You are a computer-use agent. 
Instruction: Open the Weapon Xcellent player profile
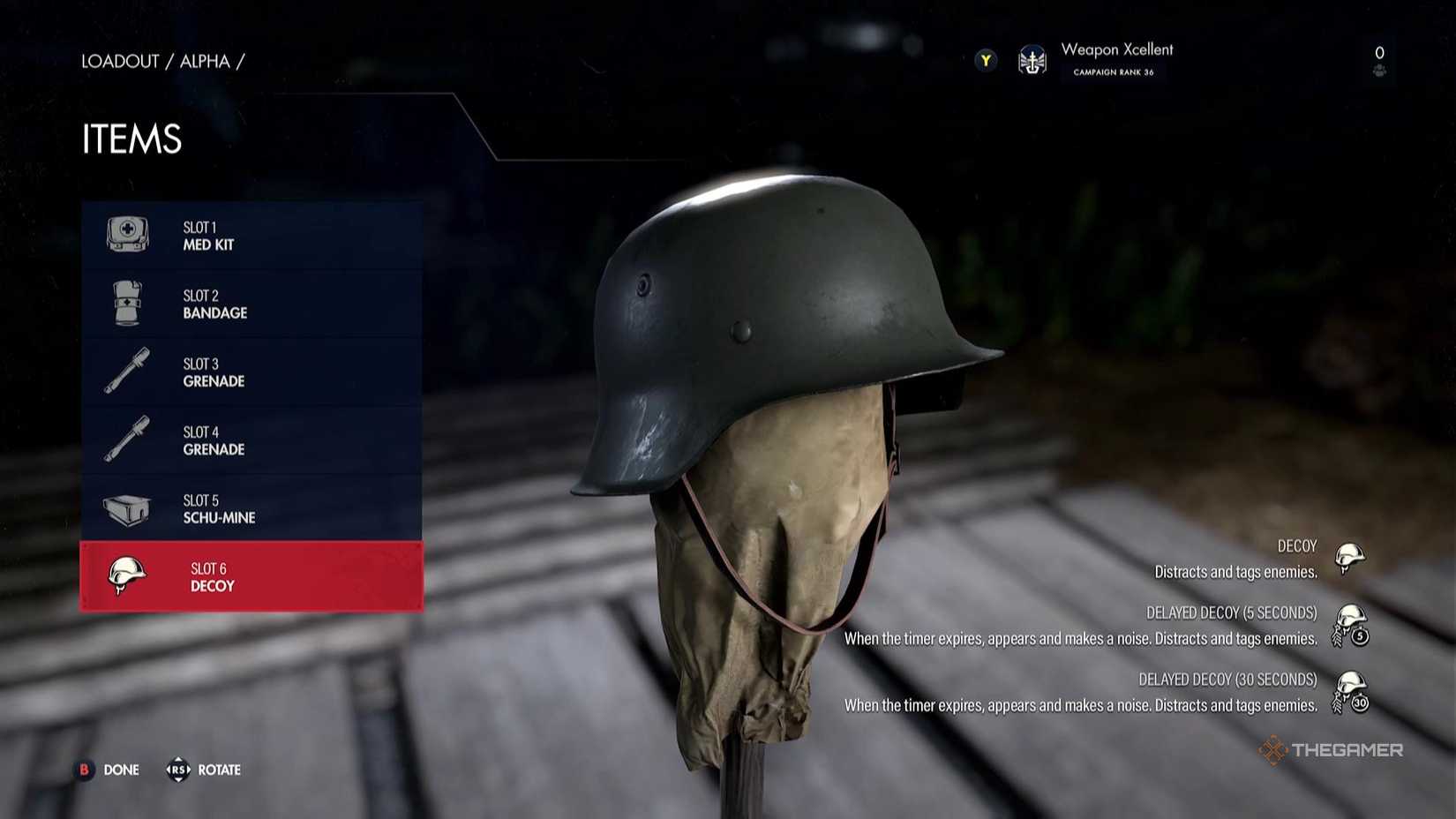click(x=1115, y=58)
